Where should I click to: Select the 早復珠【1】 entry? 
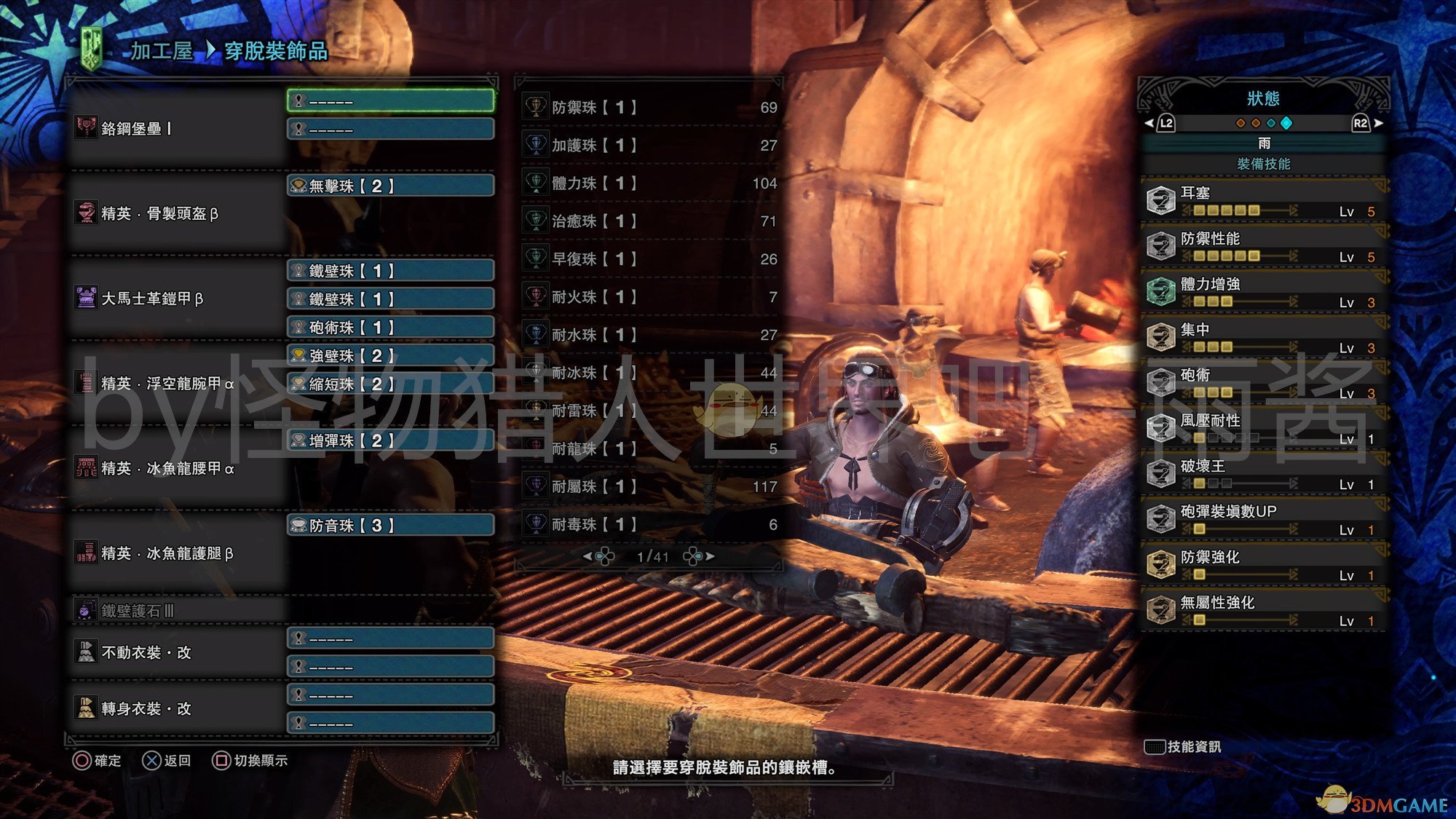[649, 259]
